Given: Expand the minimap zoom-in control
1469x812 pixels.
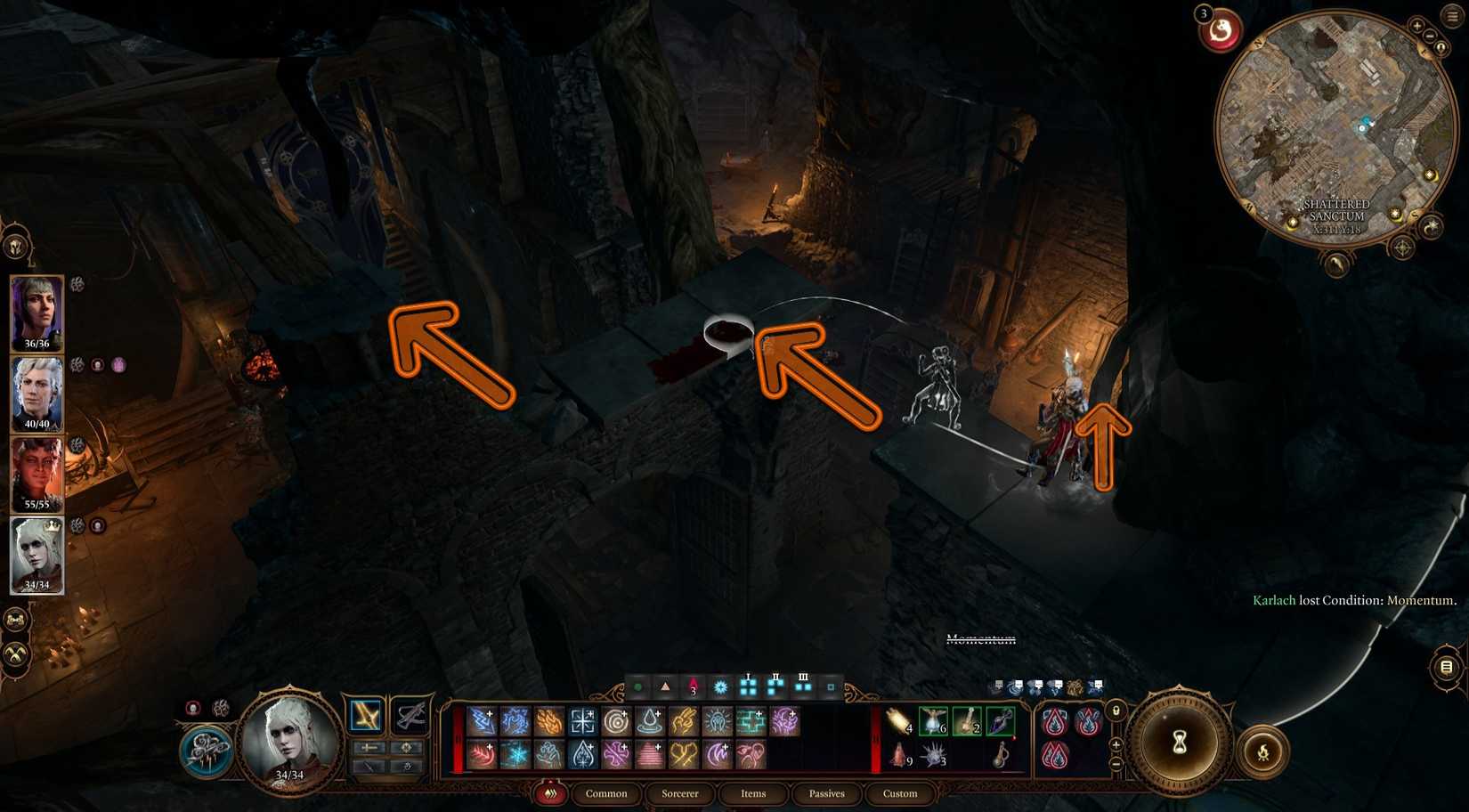Looking at the screenshot, I should click(x=1417, y=26).
